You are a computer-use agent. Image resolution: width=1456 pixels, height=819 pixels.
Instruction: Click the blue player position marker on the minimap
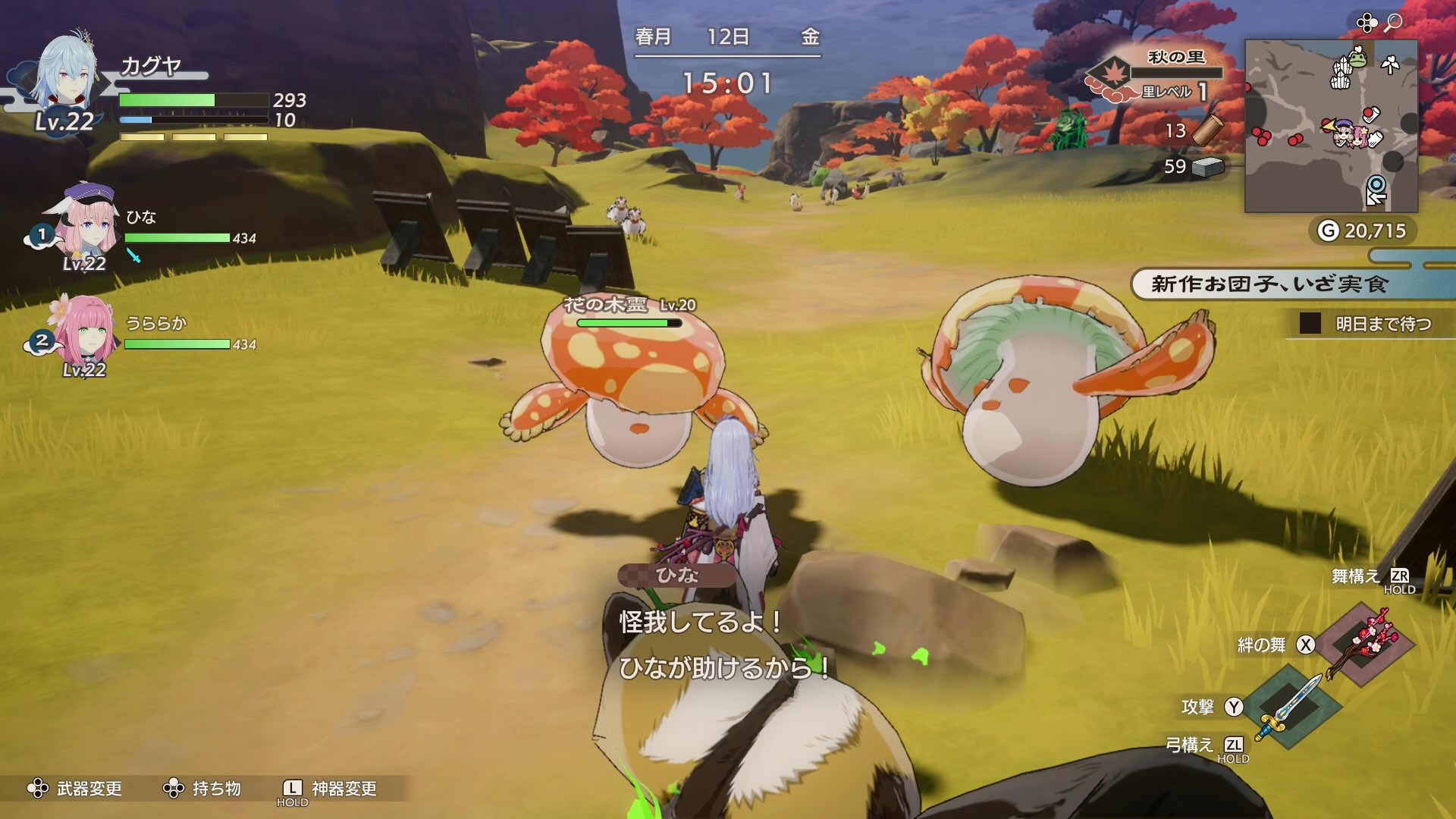1376,185
